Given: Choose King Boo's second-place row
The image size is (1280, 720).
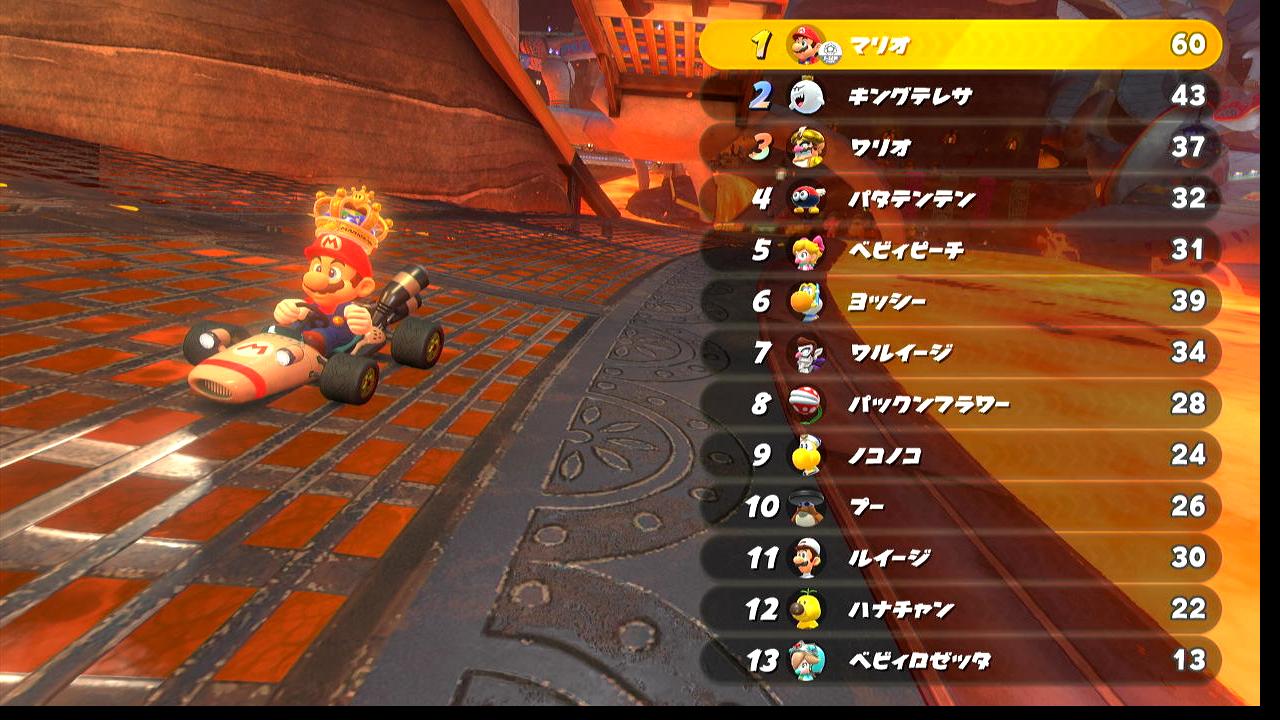Looking at the screenshot, I should coord(960,96).
